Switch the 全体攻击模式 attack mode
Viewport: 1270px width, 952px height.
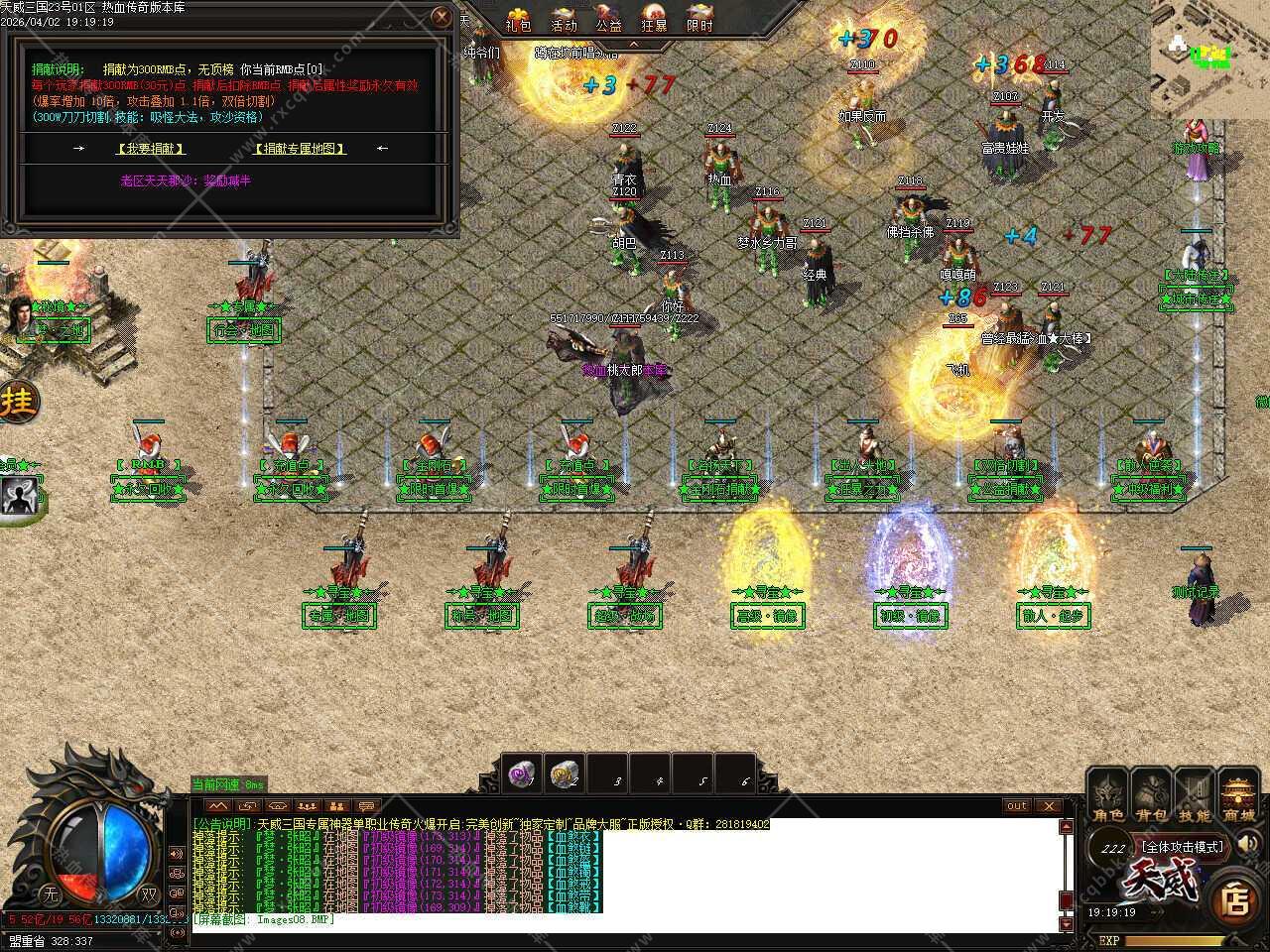(1183, 847)
